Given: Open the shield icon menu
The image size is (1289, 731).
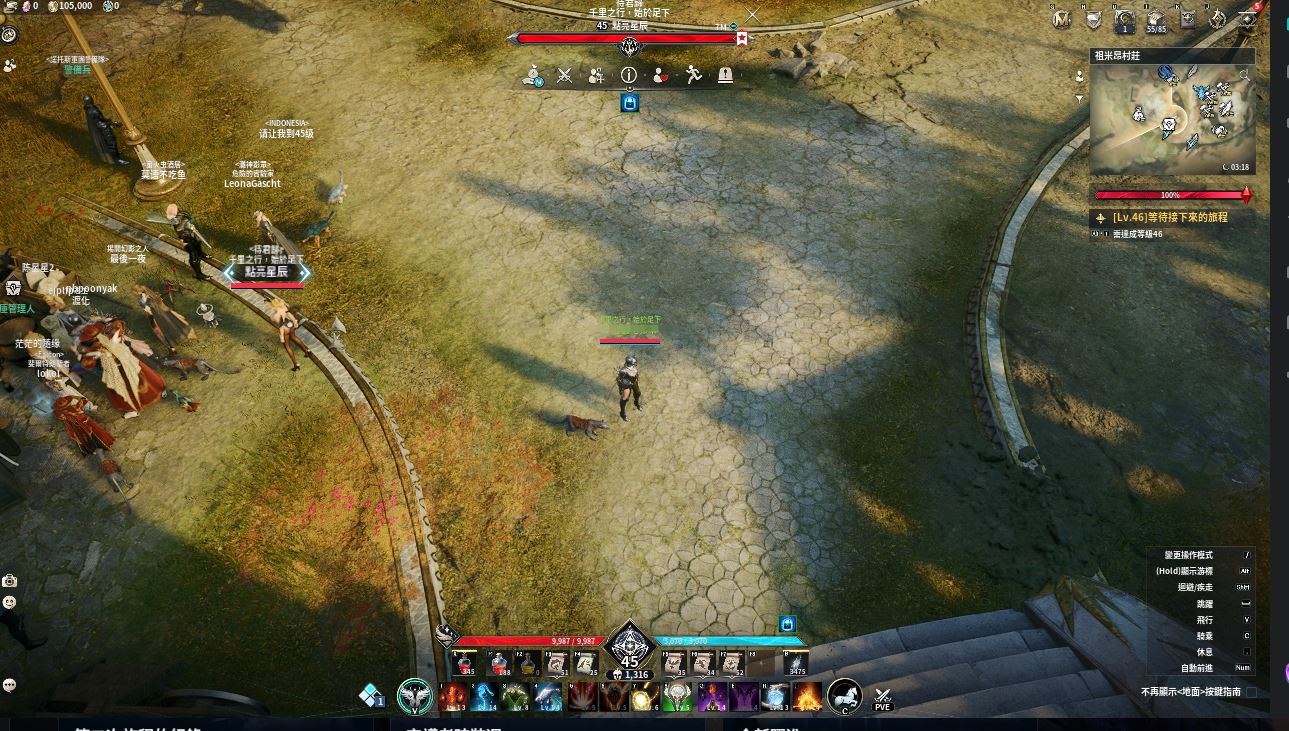Looking at the screenshot, I should 1094,19.
